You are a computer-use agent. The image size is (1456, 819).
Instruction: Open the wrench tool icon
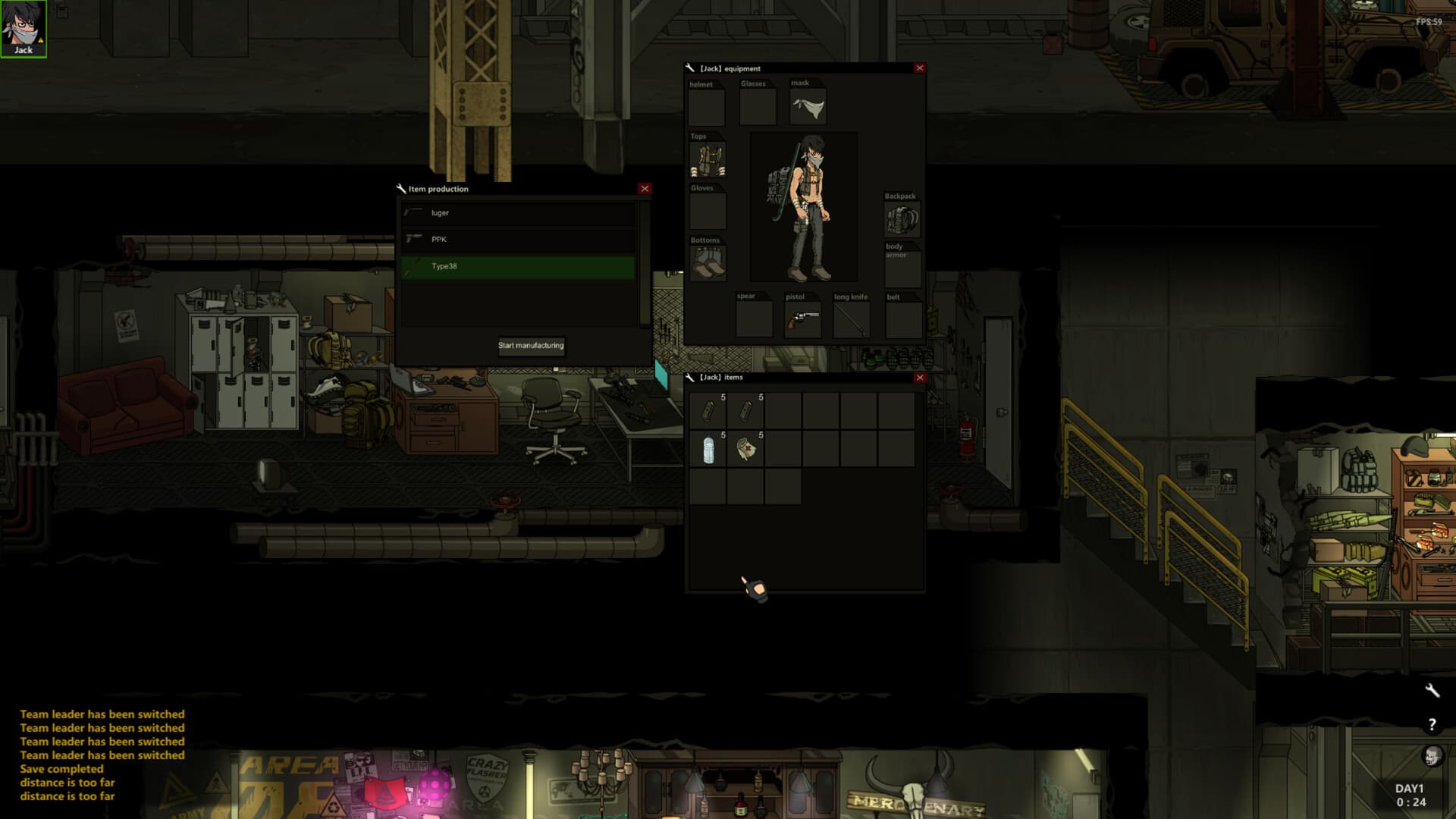(1432, 690)
